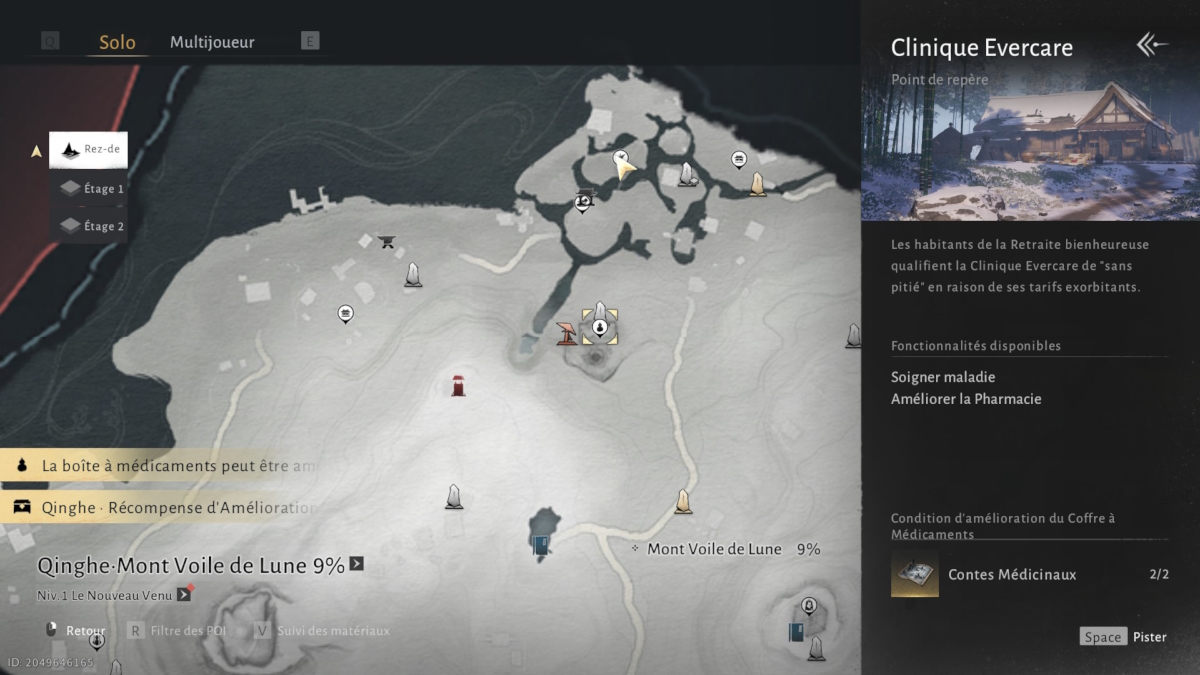Collapse the Clinique Evercare side panel
1200x675 pixels.
coord(1151,45)
